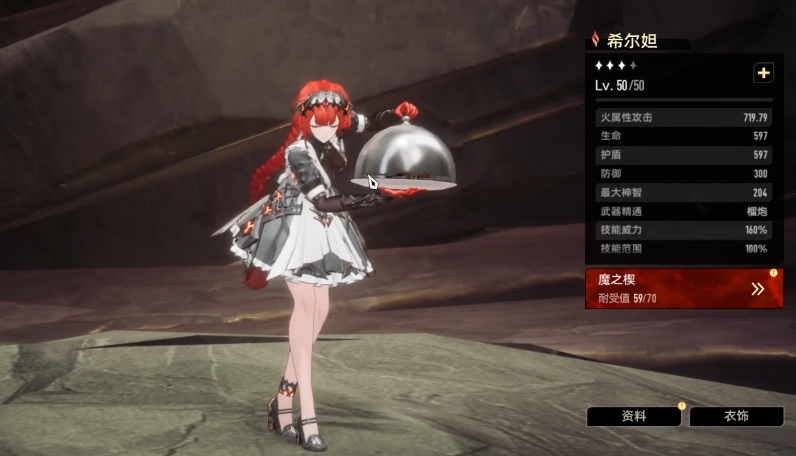The image size is (796, 456).
Task: Click the yellow plus button beside the stars
Action: pyautogui.click(x=763, y=73)
